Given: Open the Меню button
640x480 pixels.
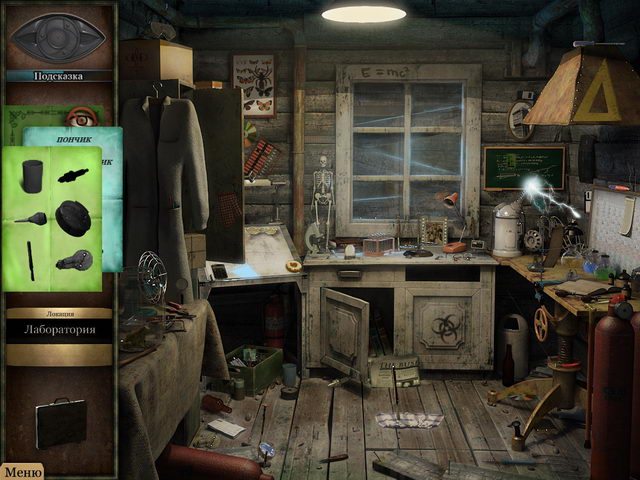Looking at the screenshot, I should [x=21, y=472].
